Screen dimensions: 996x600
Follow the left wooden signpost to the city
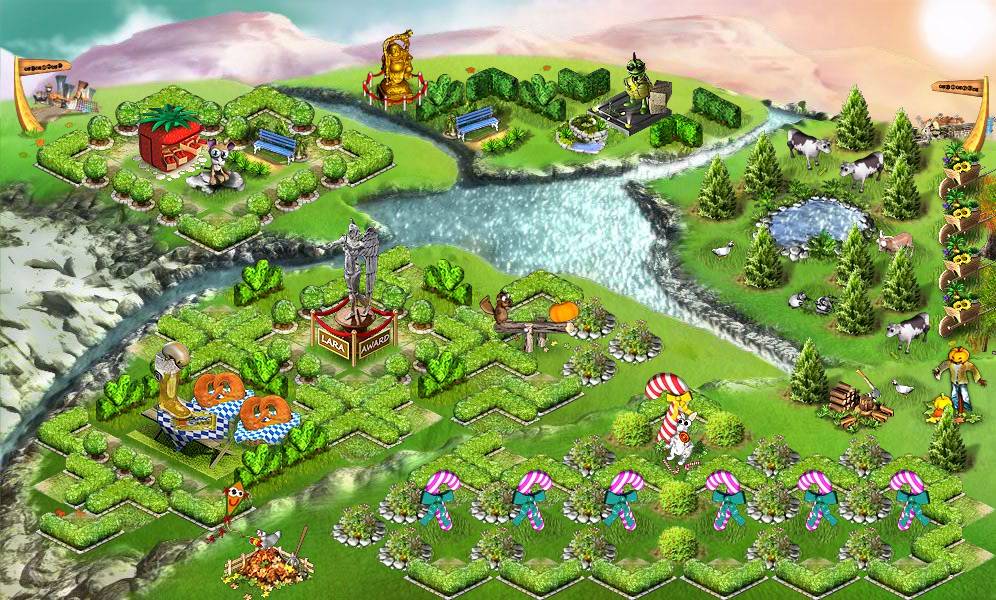click(x=44, y=67)
